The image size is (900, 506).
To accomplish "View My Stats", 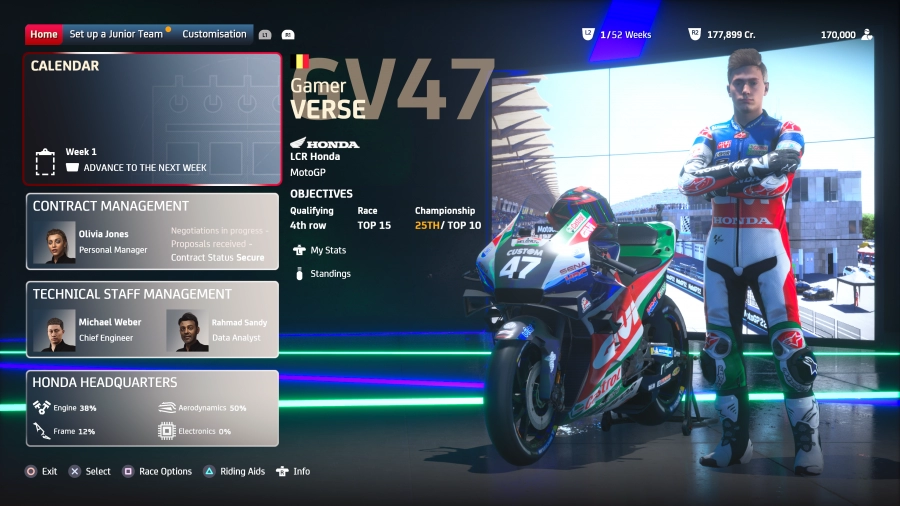I will [327, 250].
